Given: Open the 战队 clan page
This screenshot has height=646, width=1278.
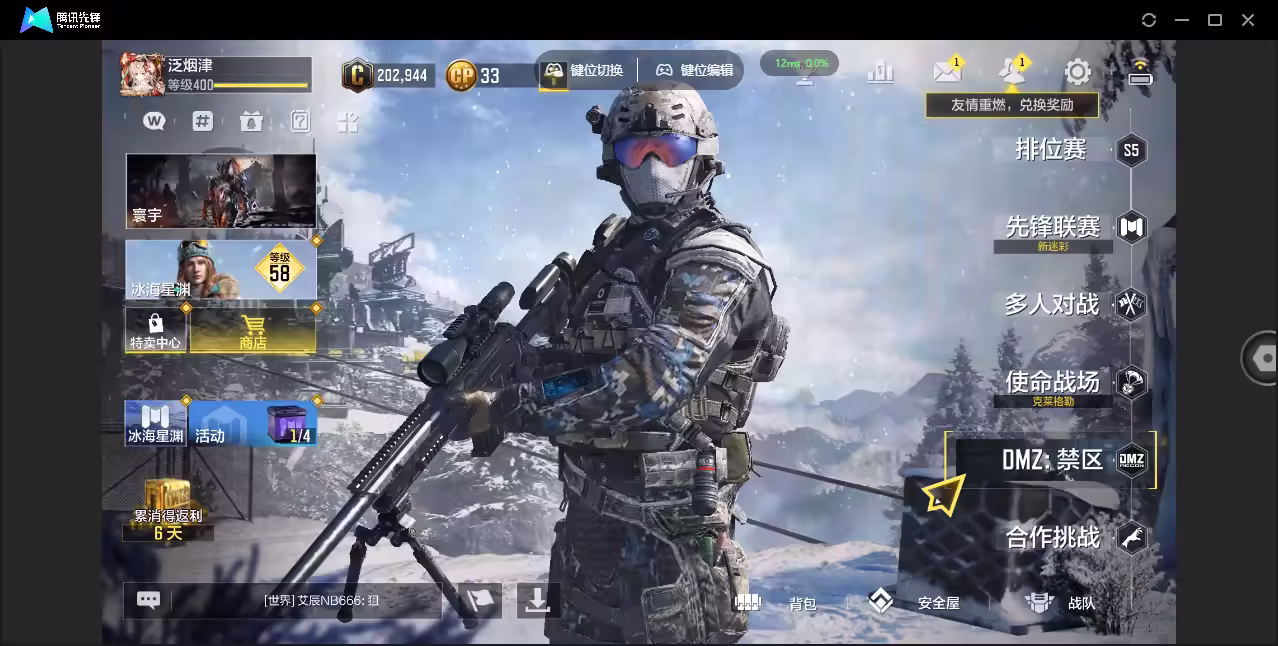Looking at the screenshot, I should click(x=1060, y=602).
